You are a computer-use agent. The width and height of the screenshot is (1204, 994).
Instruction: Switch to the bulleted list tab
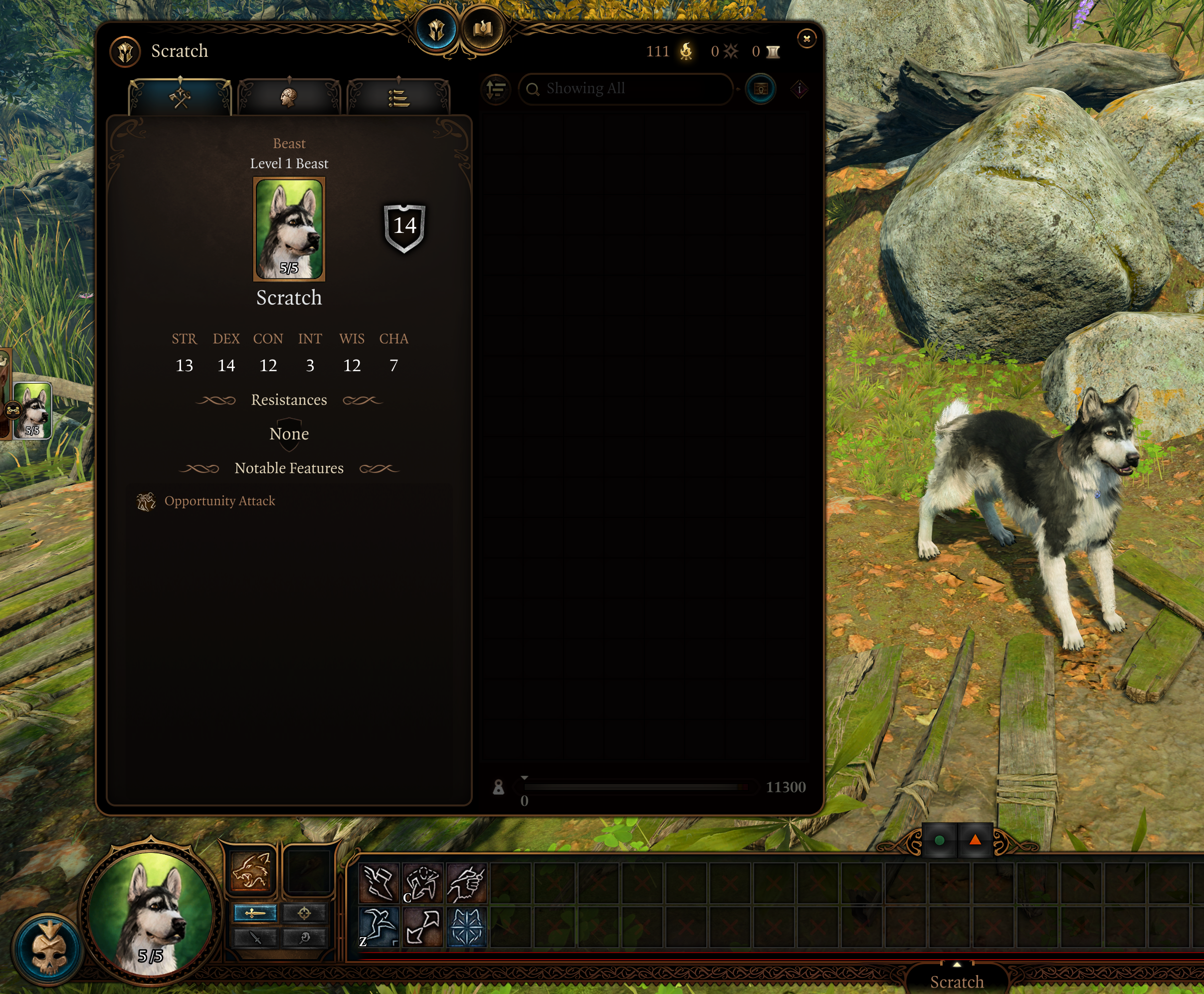[x=399, y=98]
